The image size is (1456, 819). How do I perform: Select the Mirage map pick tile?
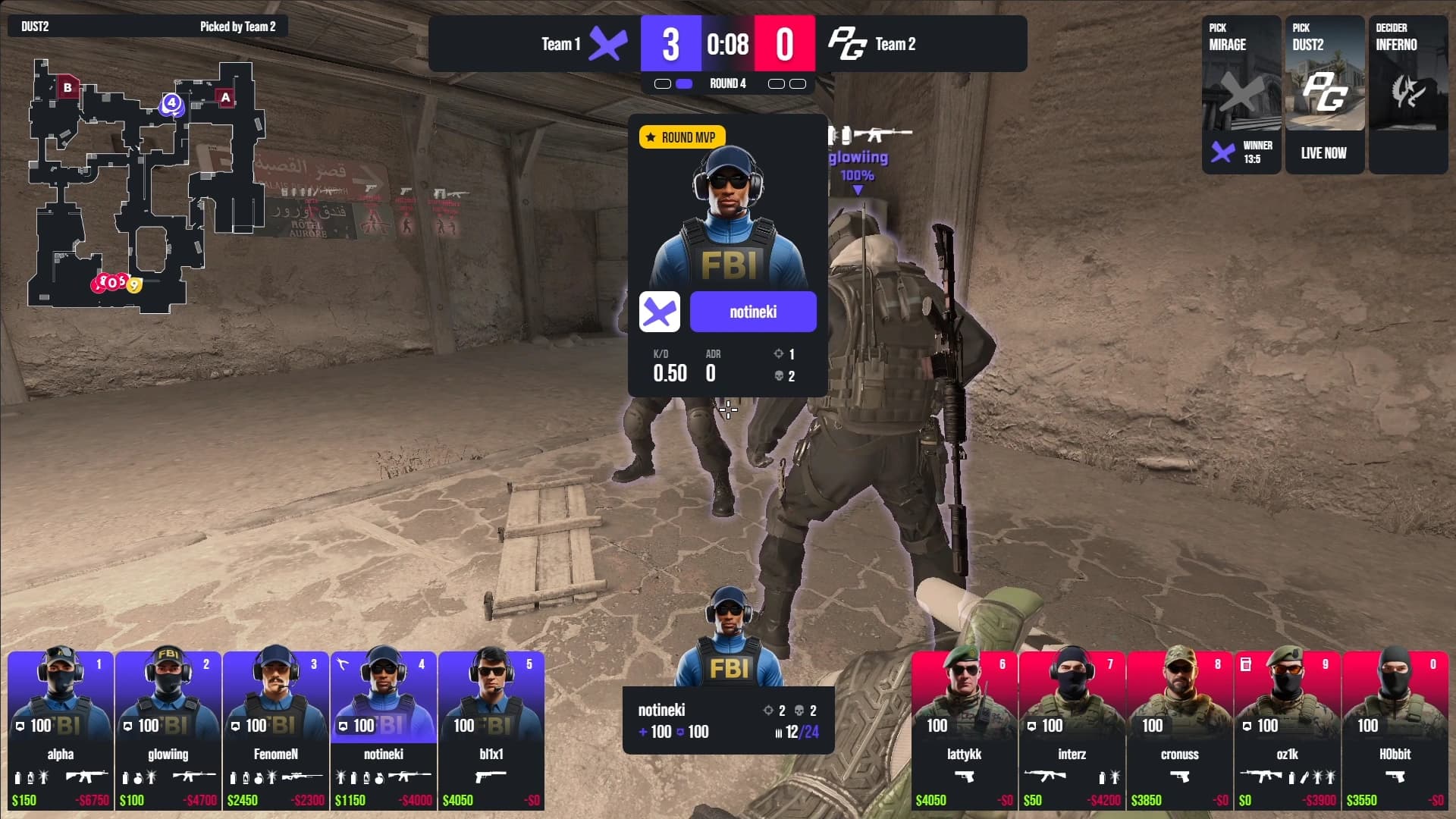[1241, 95]
